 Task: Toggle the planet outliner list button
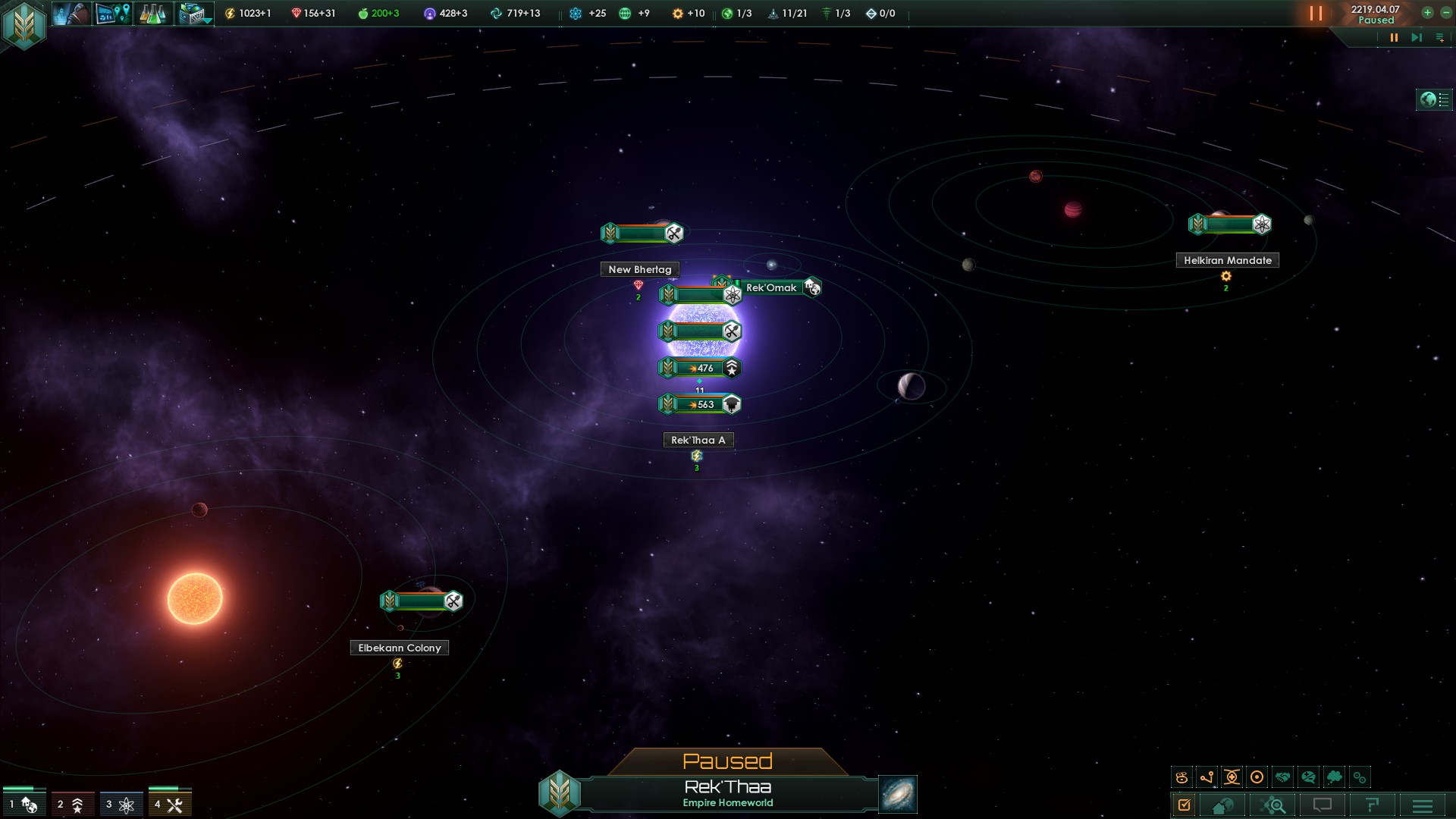[x=1434, y=100]
